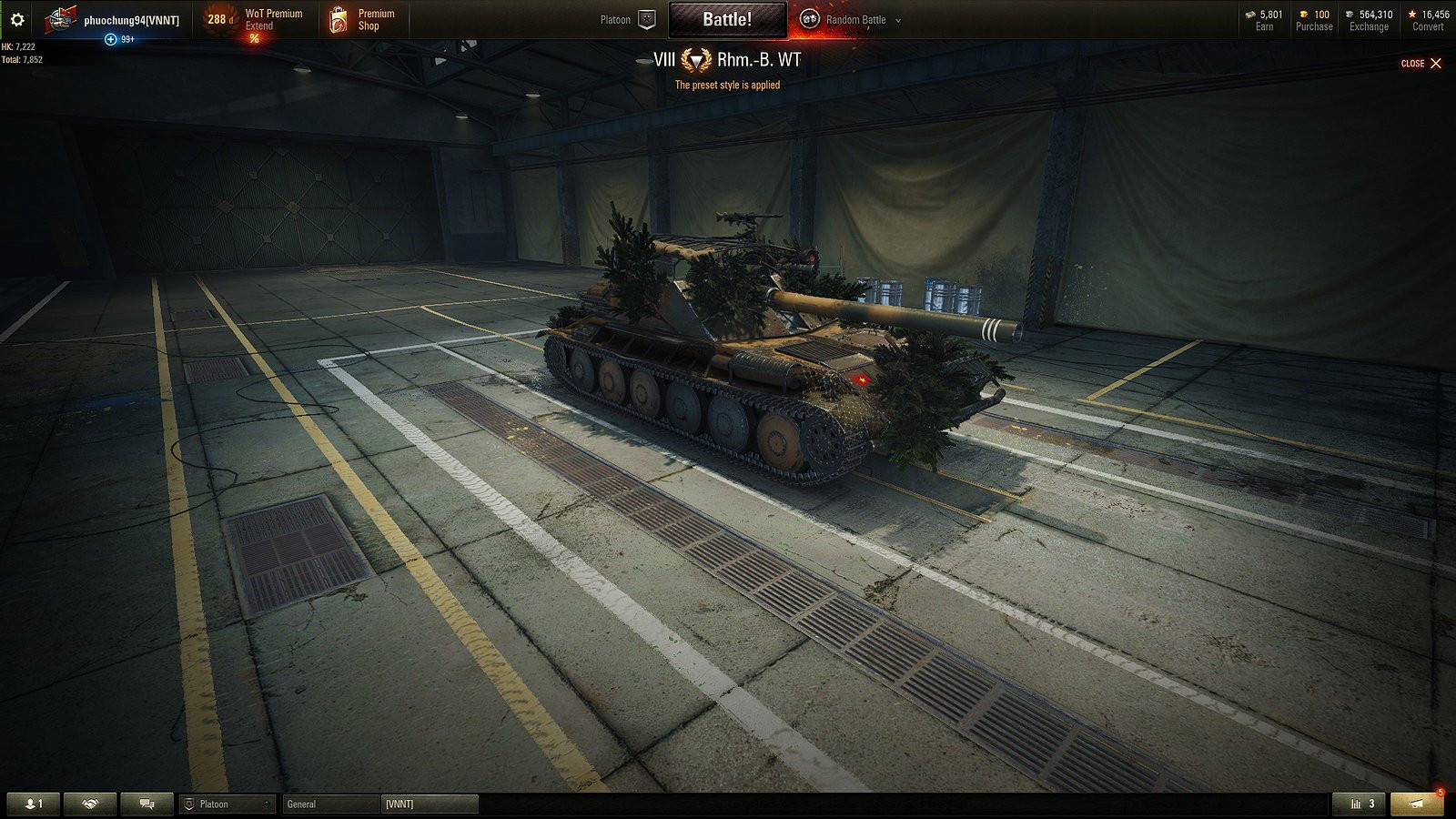Screen dimensions: 1456x819
Task: Open the referral handshake icon
Action: coord(88,804)
